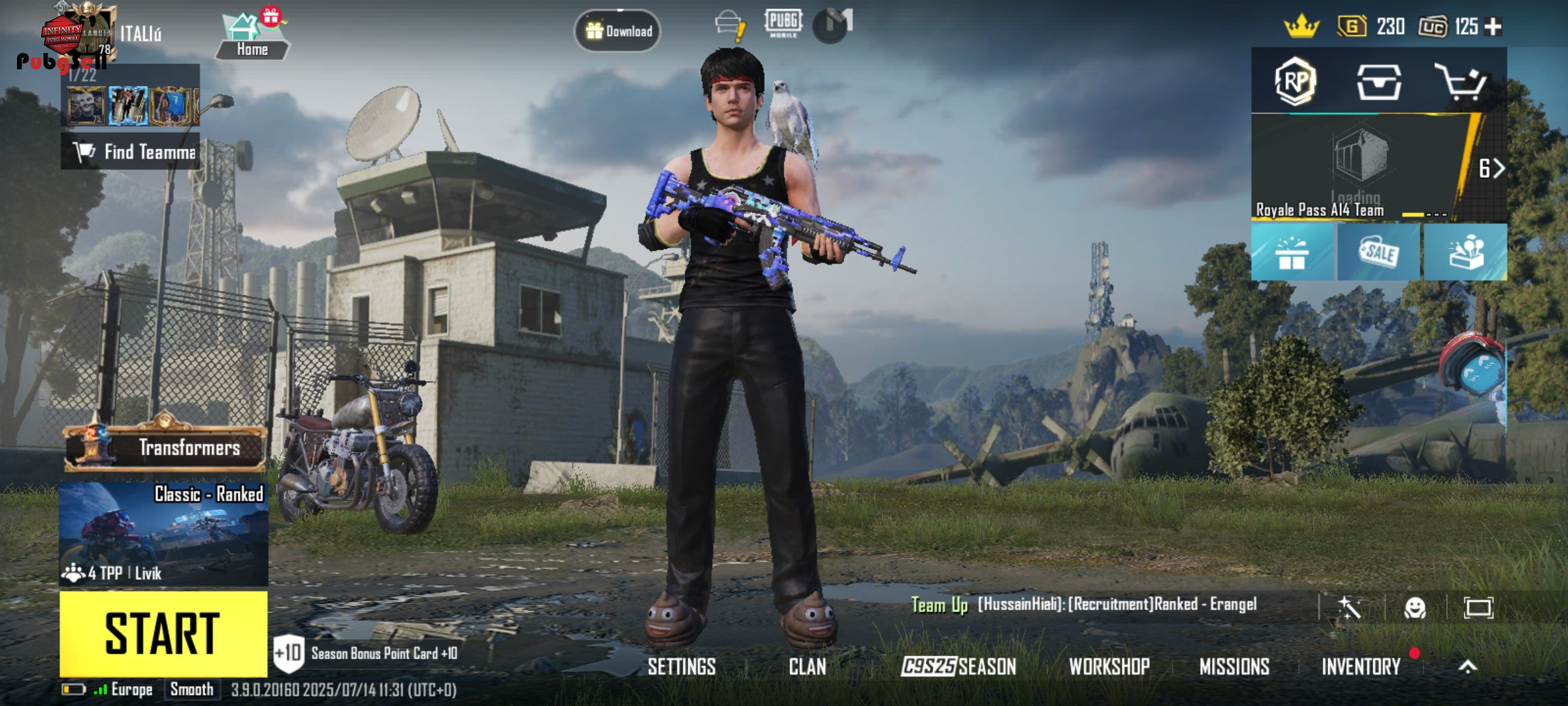Open the Inventory

pos(1361,667)
